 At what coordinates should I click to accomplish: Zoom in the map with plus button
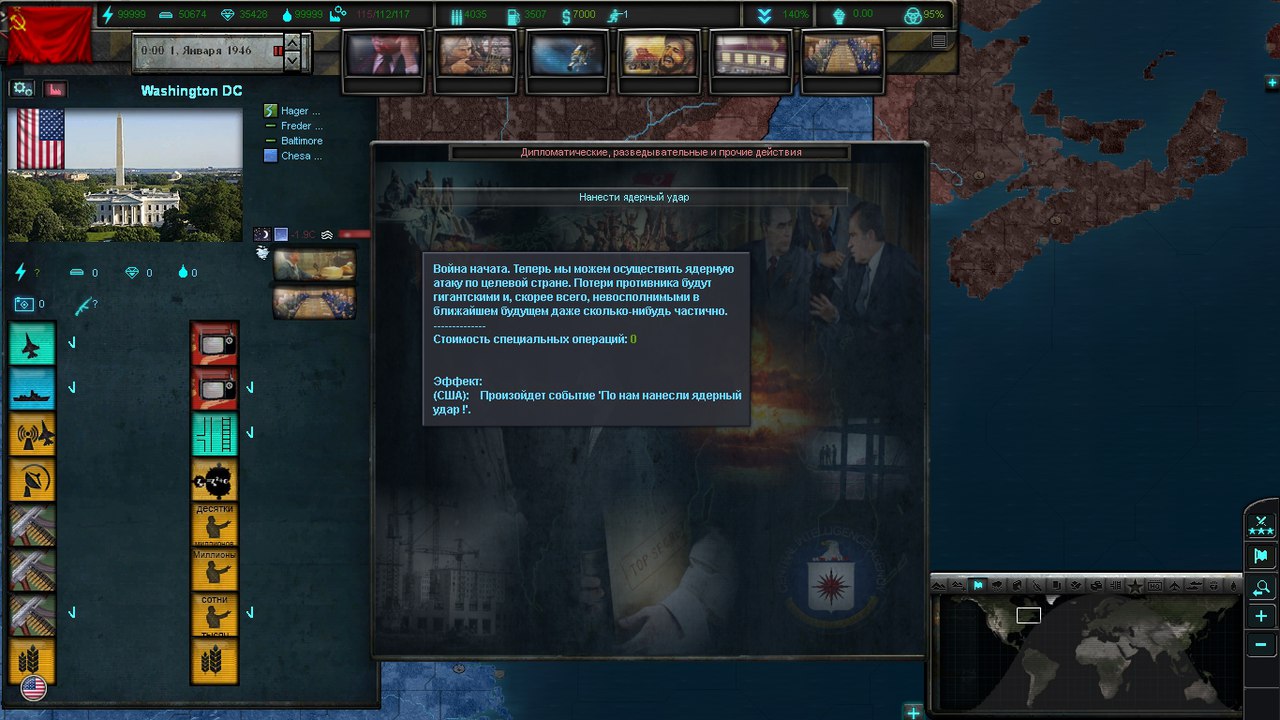(x=1261, y=616)
